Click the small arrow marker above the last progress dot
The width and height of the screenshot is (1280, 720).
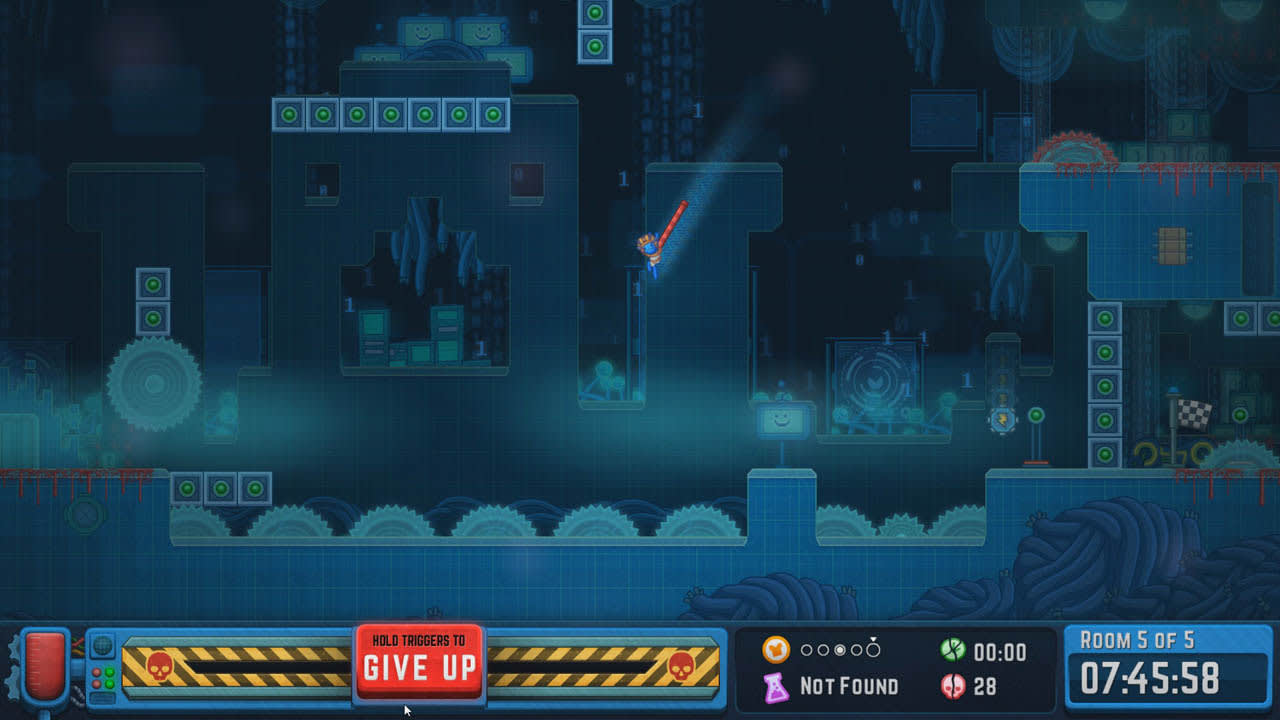point(873,639)
